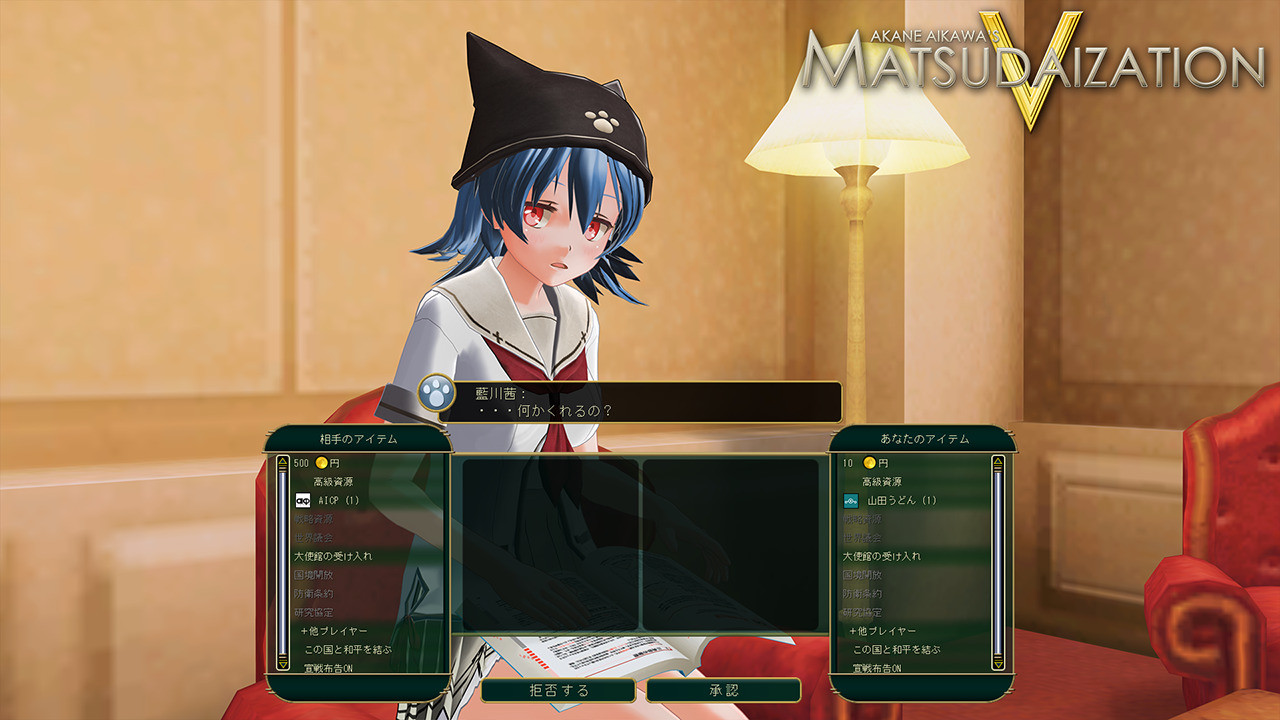Refuse the trade with 拒否する
1280x720 pixels.
[x=558, y=690]
